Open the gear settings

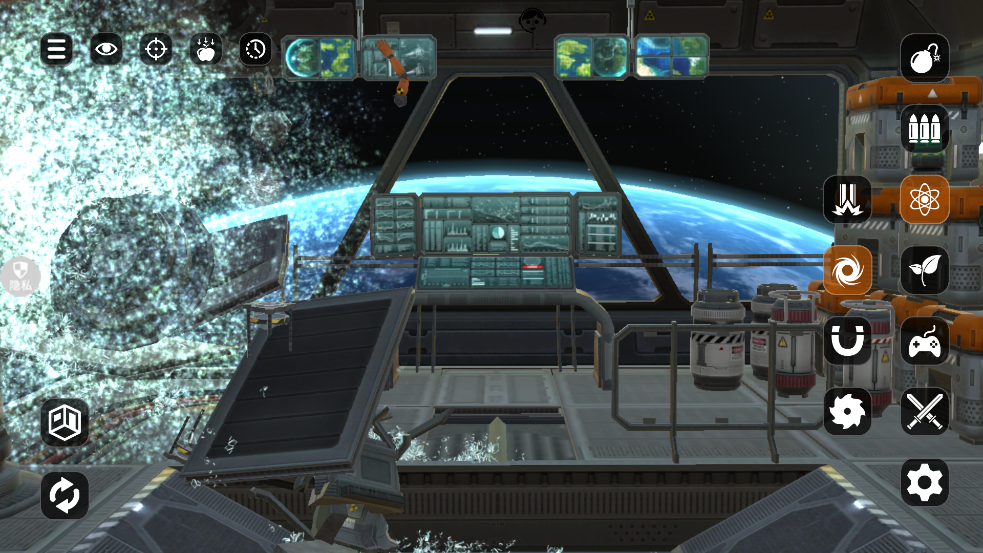[924, 482]
